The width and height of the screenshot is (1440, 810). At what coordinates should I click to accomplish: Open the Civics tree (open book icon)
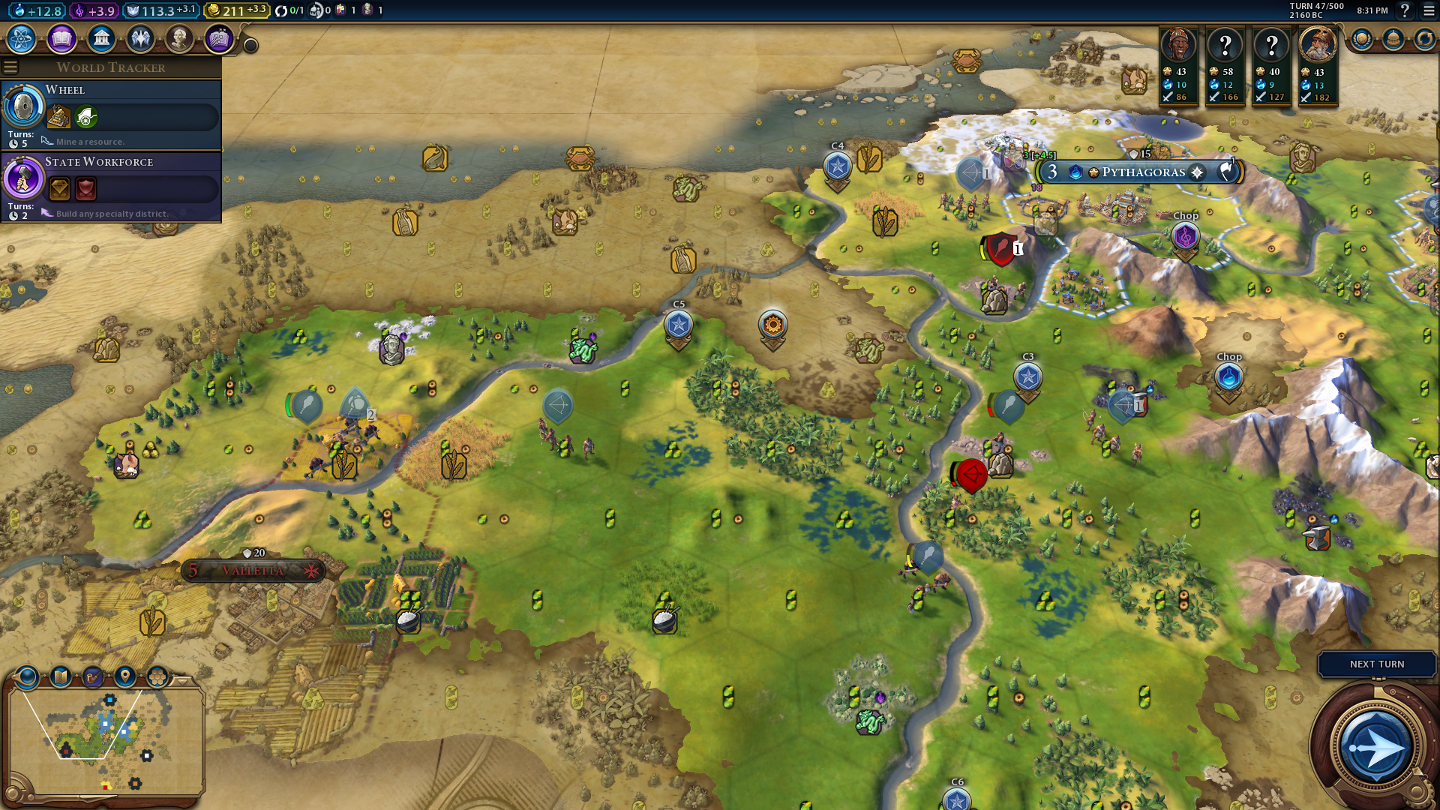tap(61, 39)
